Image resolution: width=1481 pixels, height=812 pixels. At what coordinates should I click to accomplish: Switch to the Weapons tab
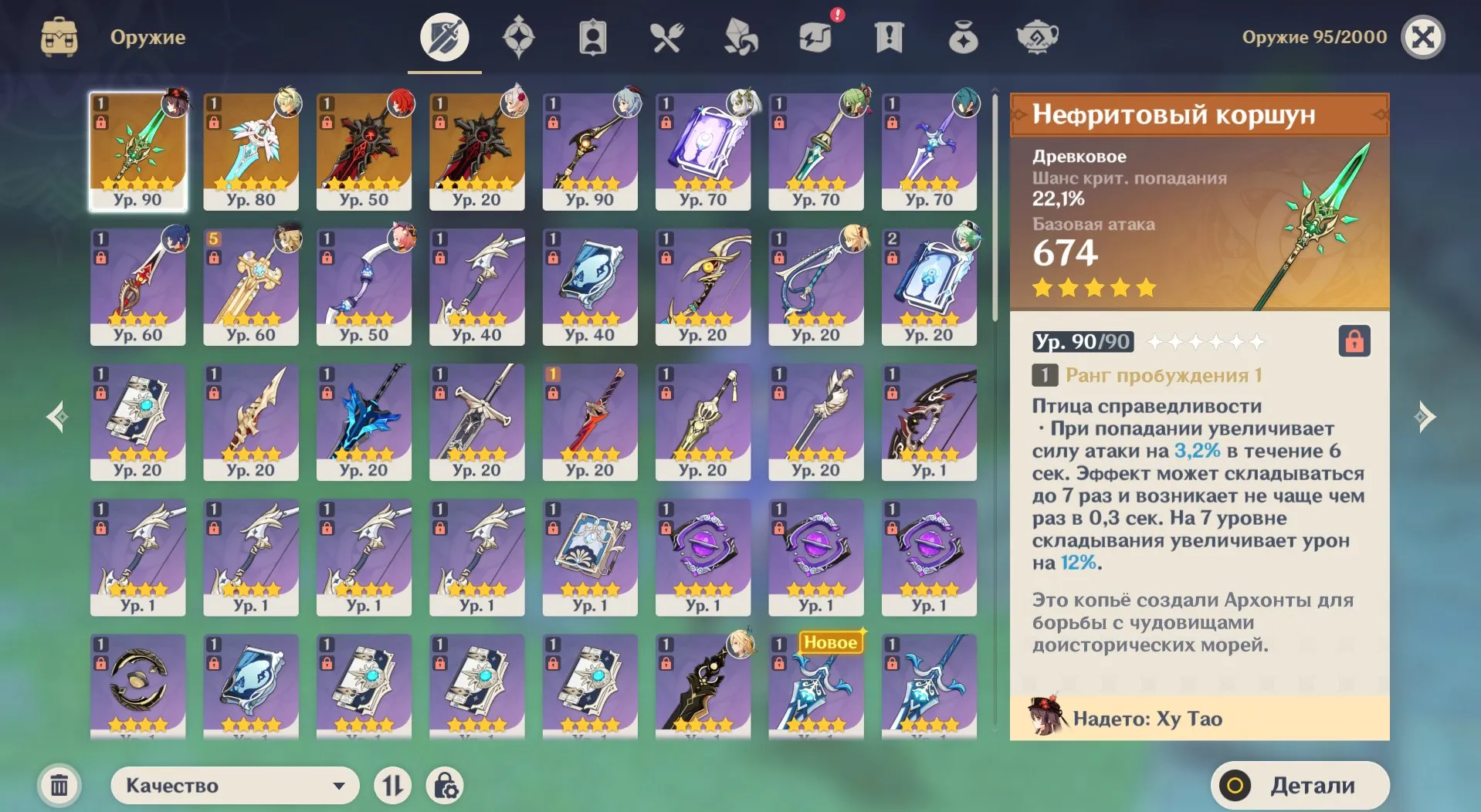coord(444,36)
